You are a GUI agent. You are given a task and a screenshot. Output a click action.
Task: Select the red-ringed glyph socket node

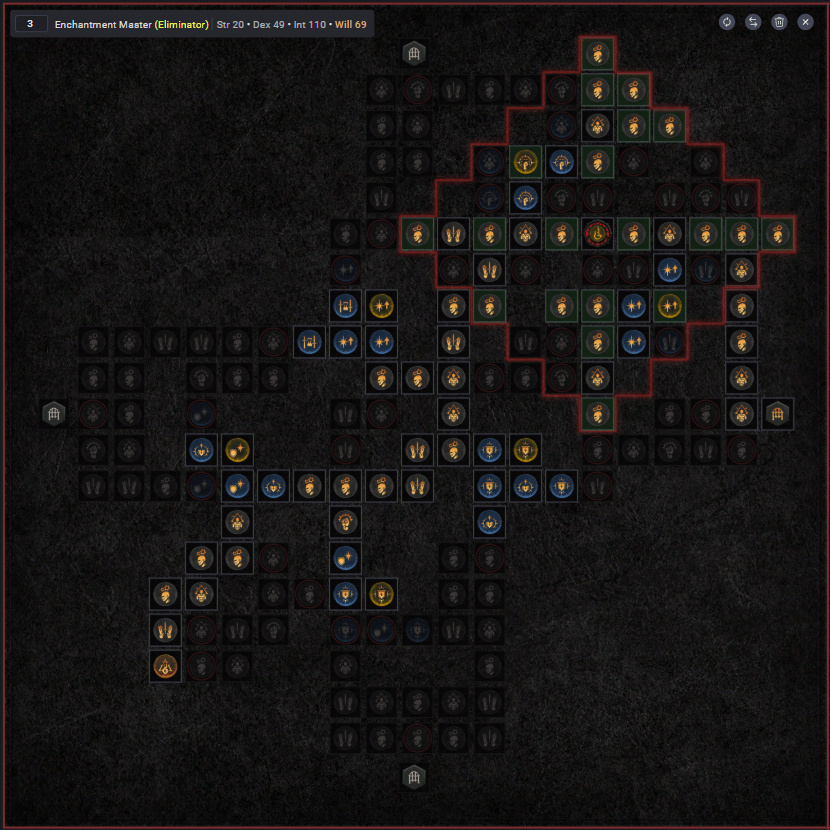click(597, 234)
